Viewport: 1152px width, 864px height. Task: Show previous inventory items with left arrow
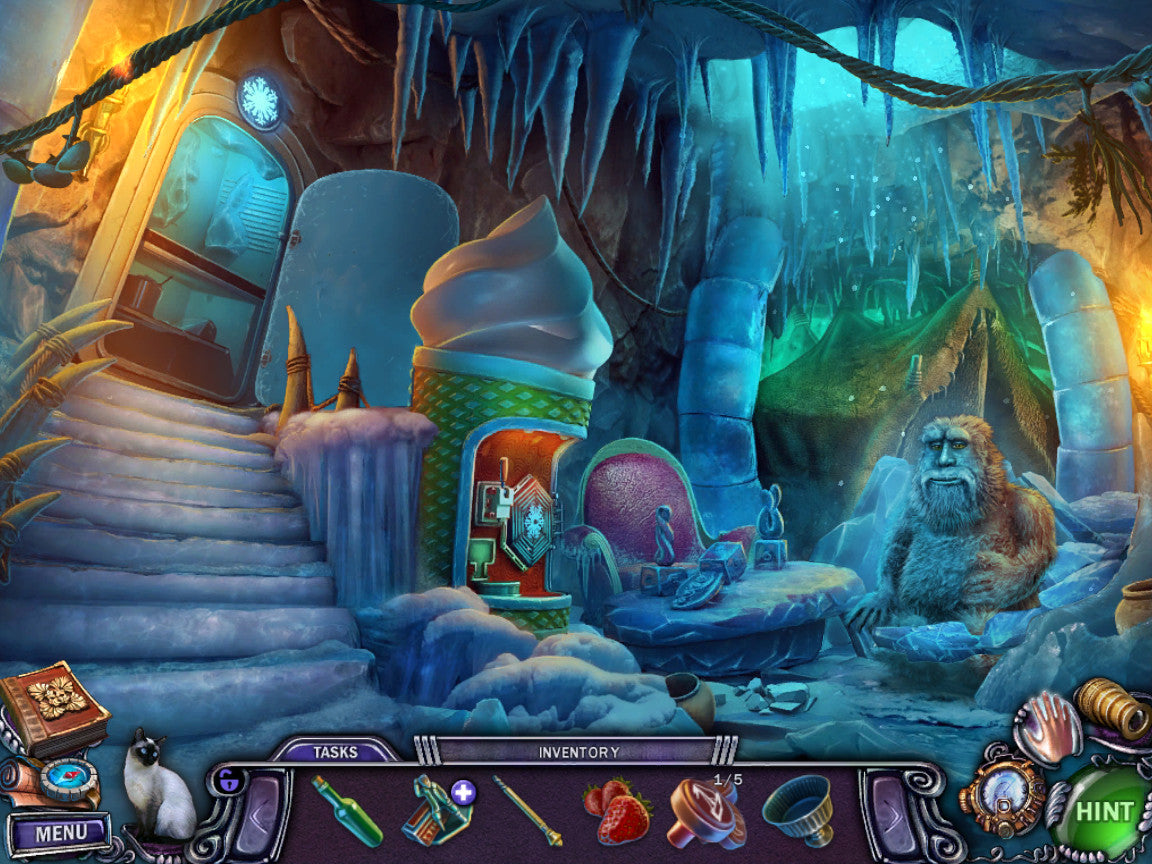click(257, 808)
